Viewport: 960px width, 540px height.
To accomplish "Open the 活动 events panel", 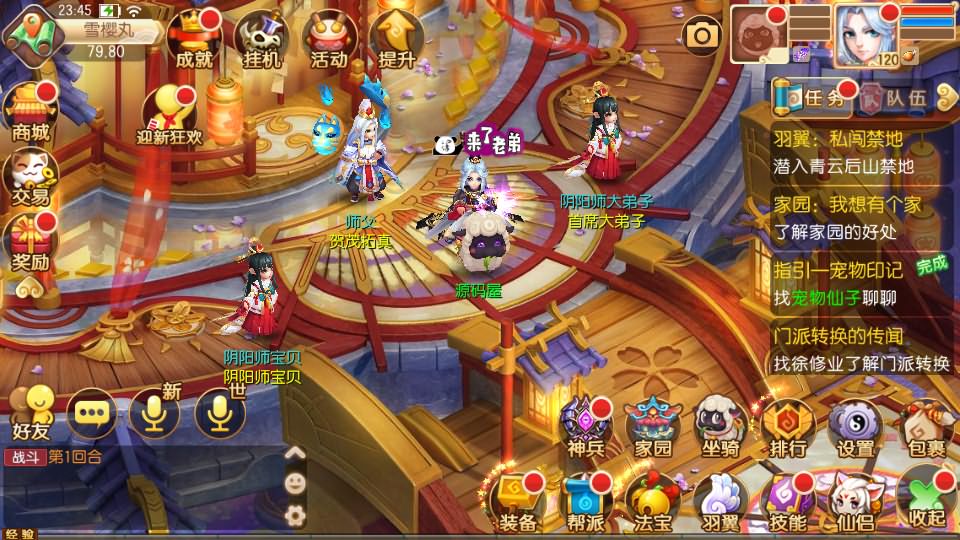I will tap(328, 40).
